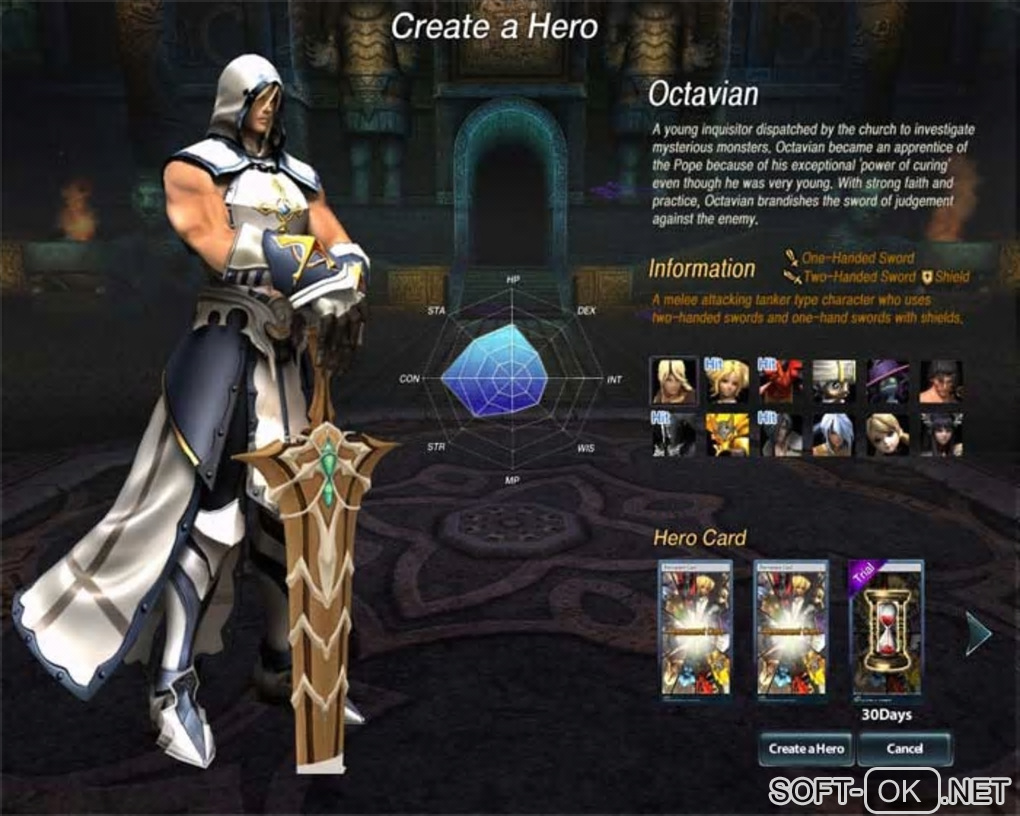Viewport: 1020px width, 816px height.
Task: Pick the red creature hero portrait
Action: pyautogui.click(x=780, y=381)
